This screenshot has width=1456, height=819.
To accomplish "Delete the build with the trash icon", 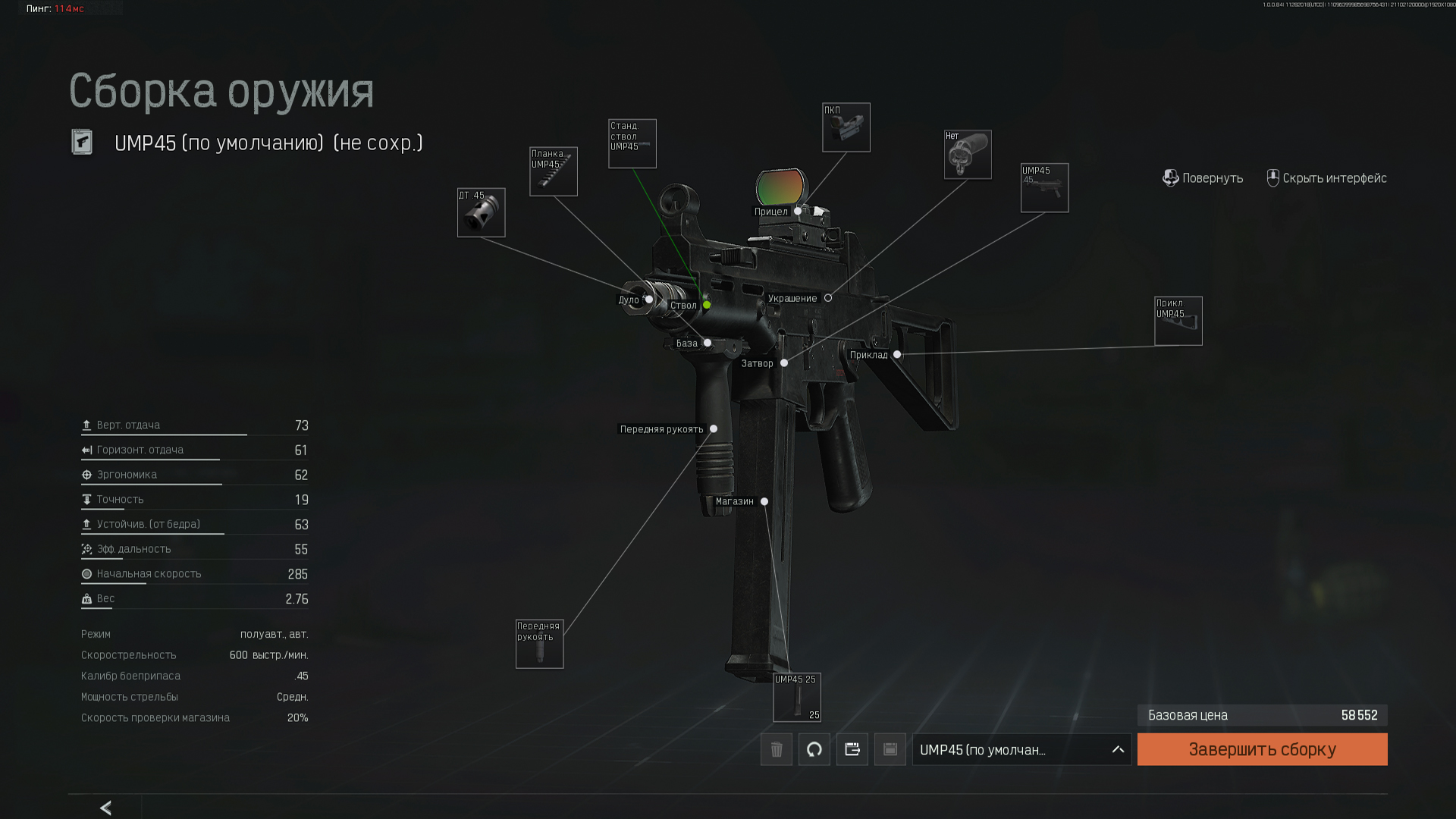I will pyautogui.click(x=777, y=749).
